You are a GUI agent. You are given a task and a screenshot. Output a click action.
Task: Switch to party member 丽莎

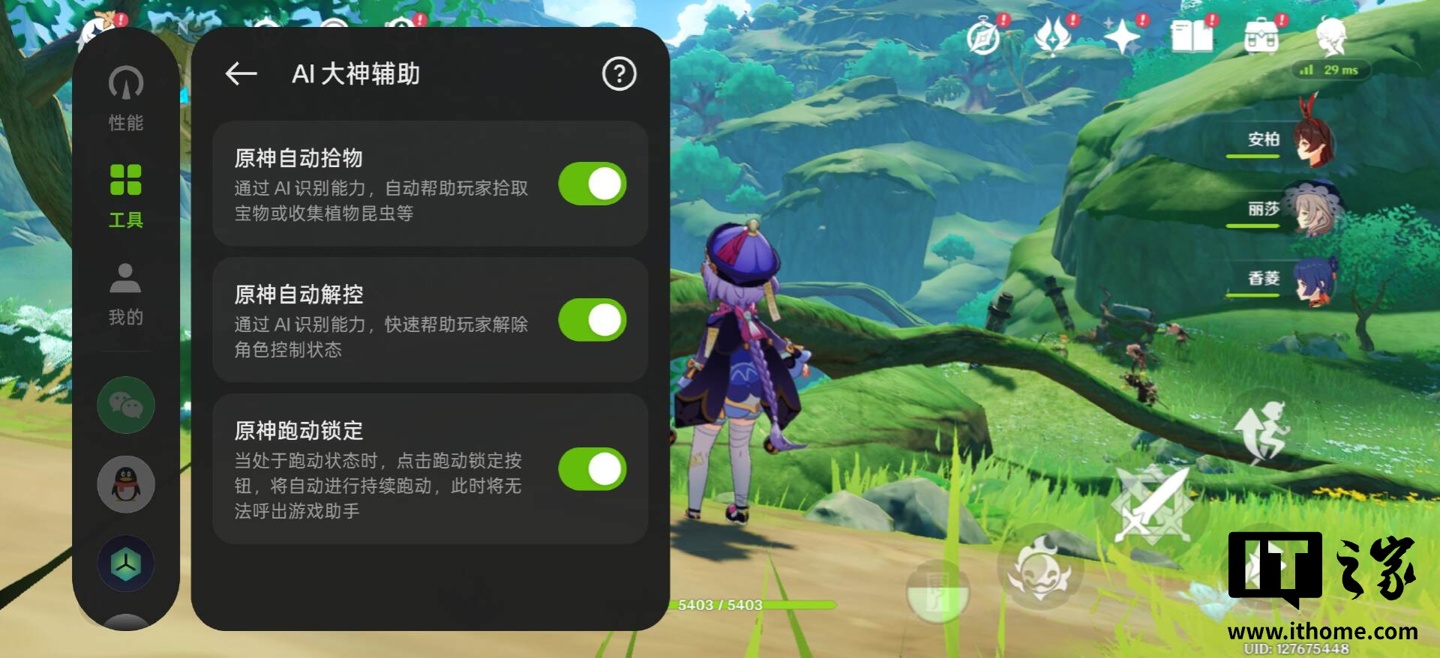1310,209
